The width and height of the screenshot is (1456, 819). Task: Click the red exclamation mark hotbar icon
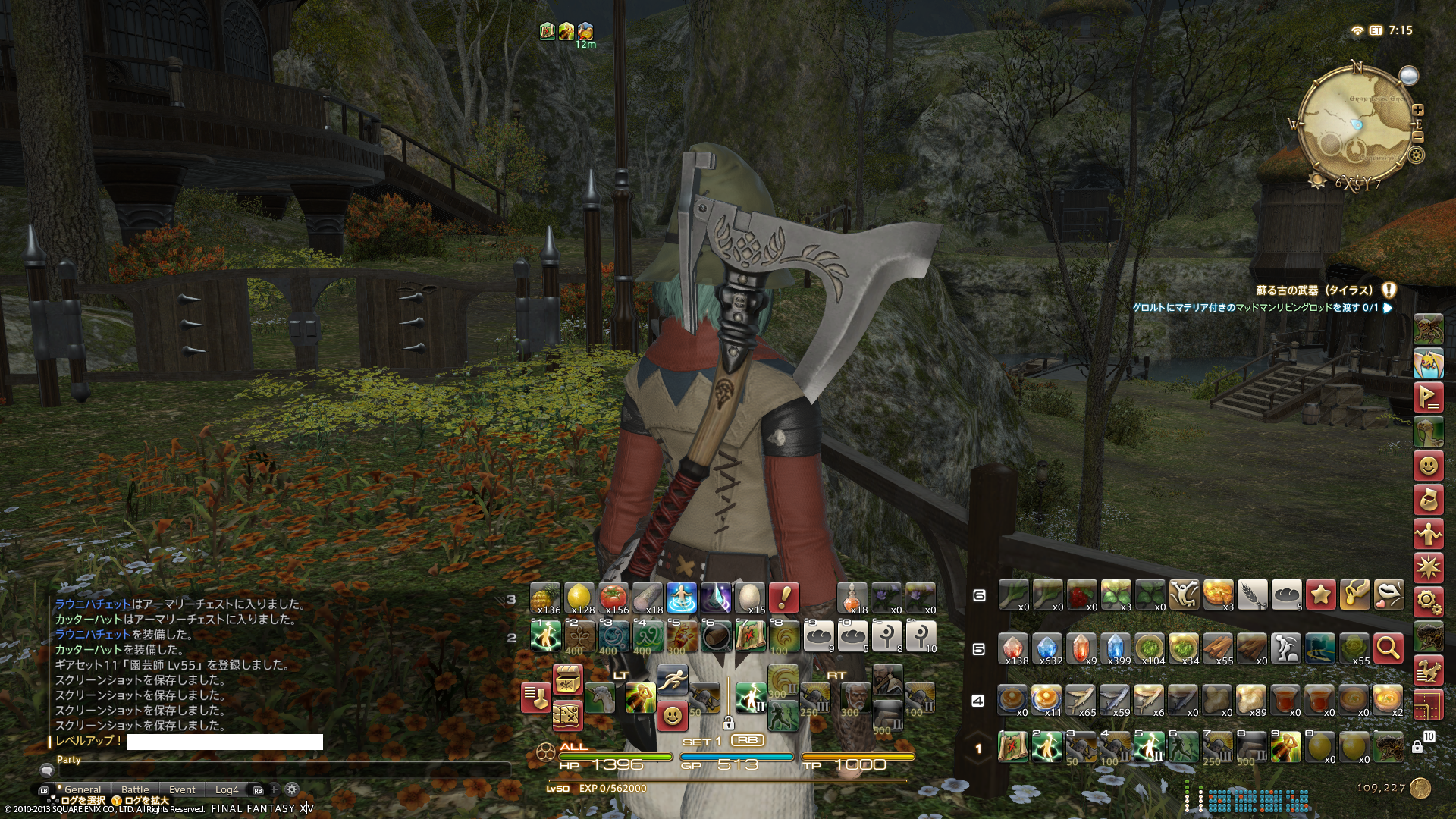783,598
